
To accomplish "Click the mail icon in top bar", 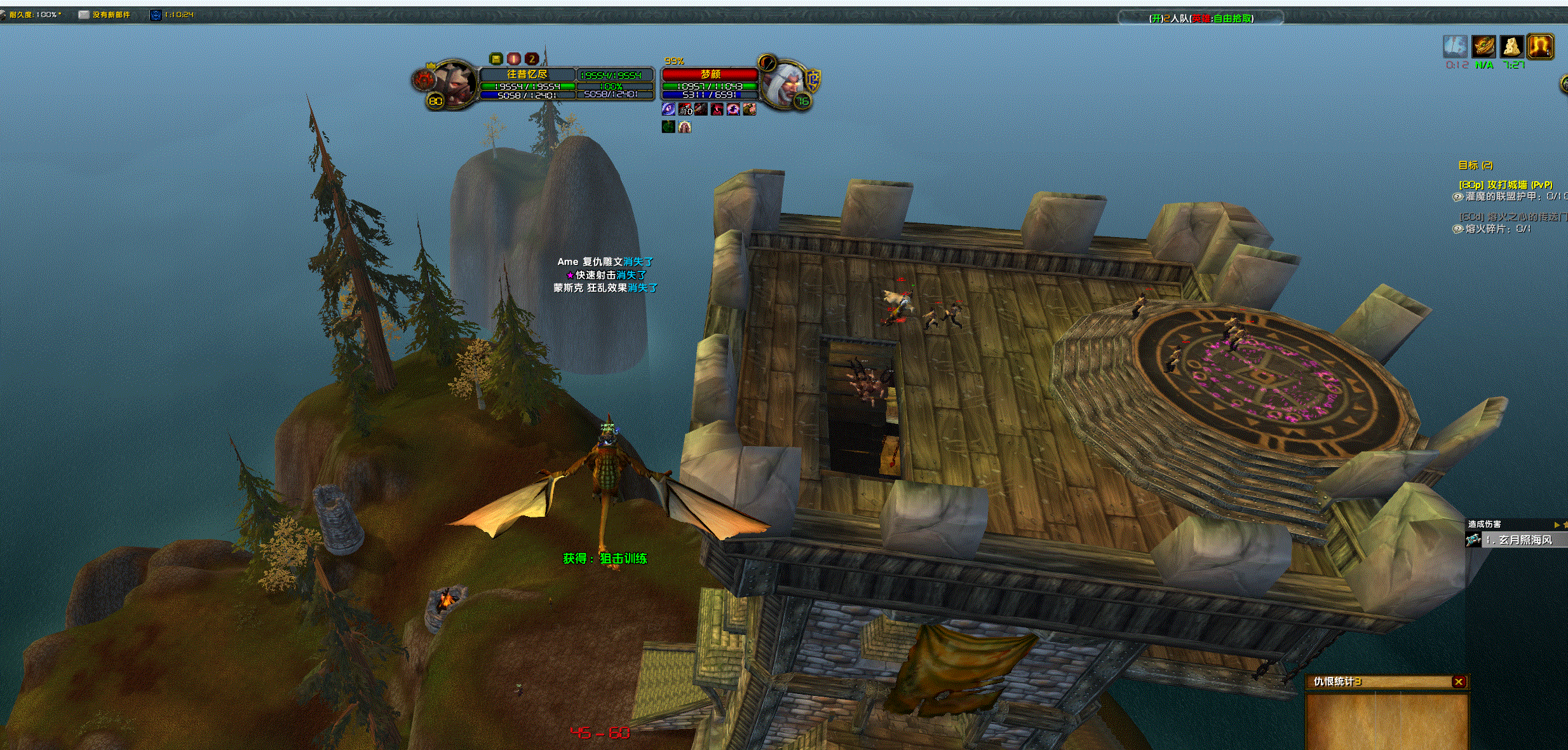I will click(x=84, y=15).
